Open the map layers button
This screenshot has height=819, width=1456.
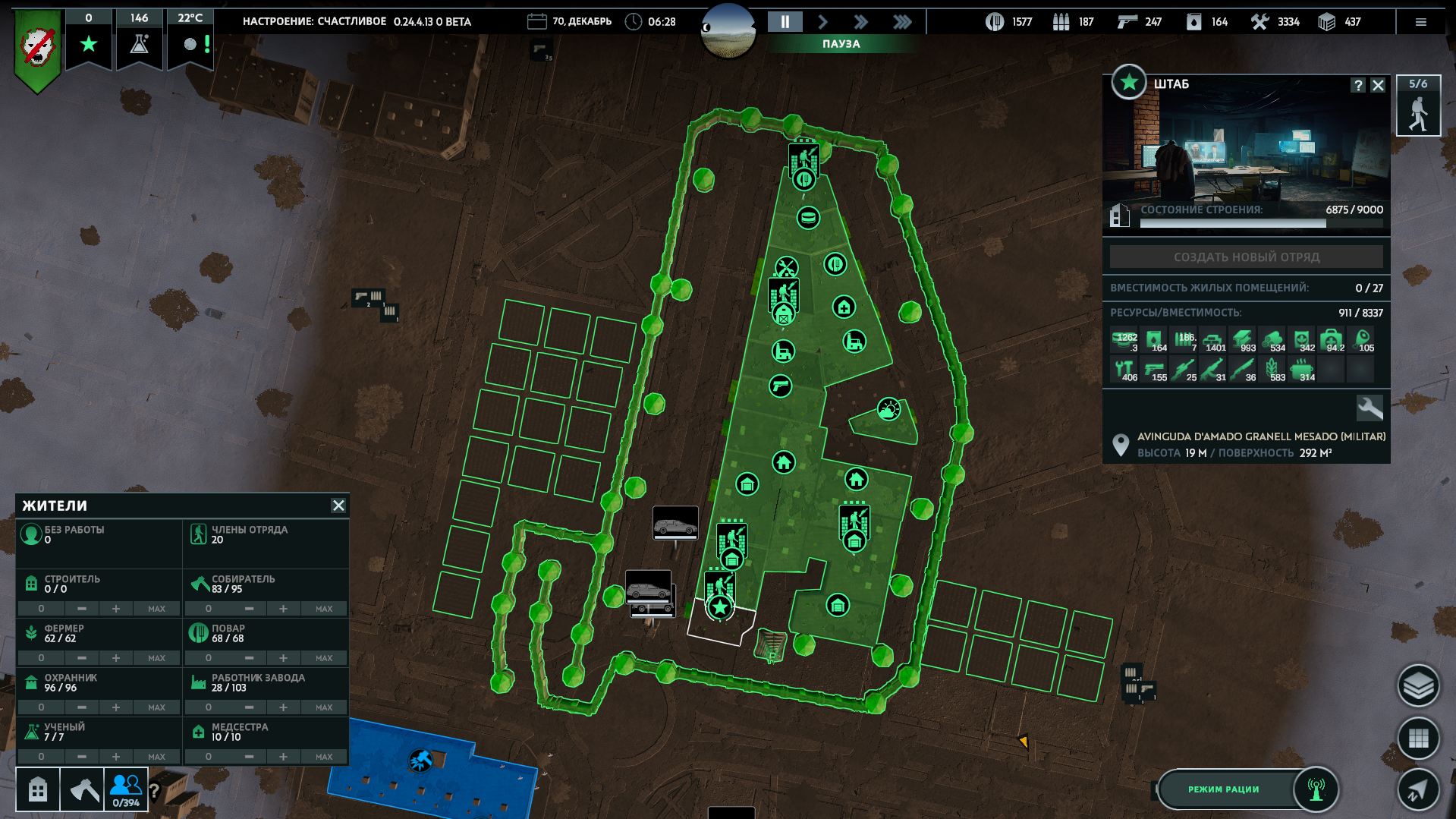coord(1417,686)
